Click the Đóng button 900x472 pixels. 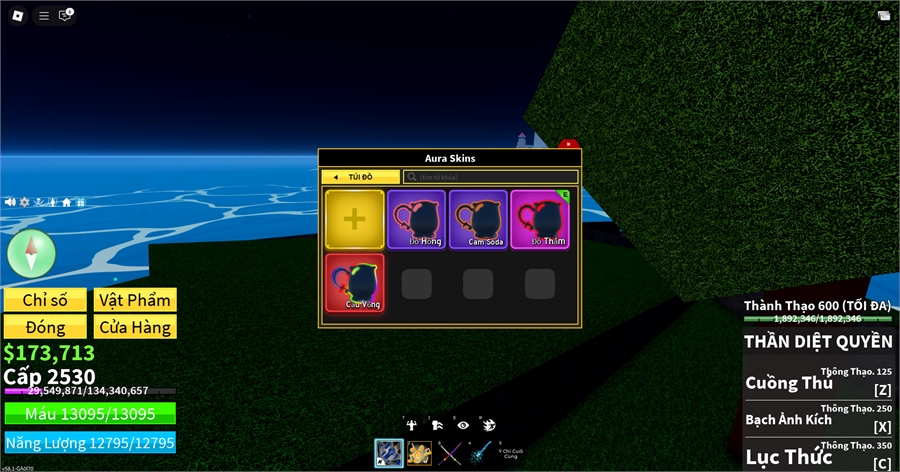pos(45,327)
